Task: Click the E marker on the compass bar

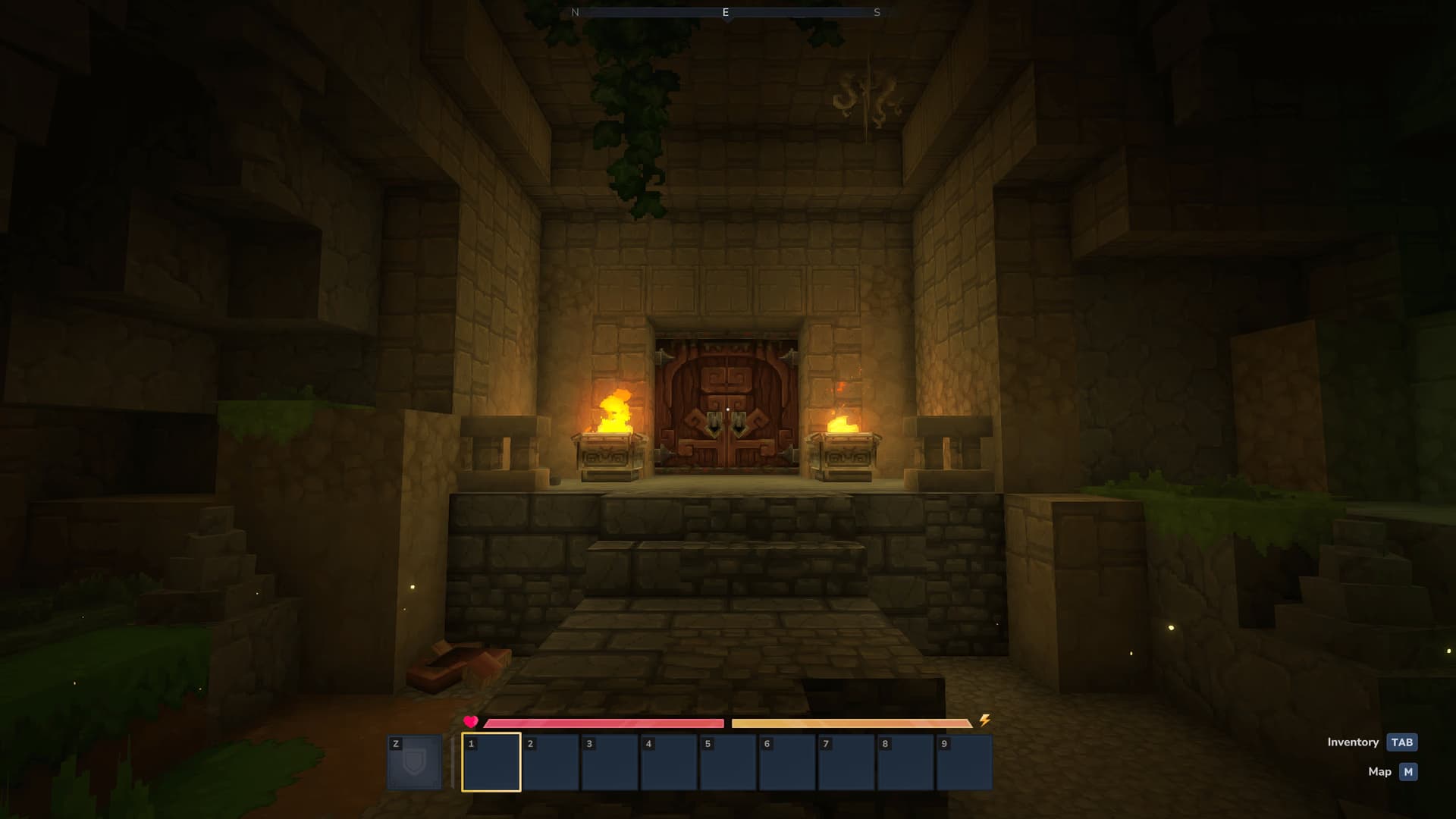Action: point(726,12)
